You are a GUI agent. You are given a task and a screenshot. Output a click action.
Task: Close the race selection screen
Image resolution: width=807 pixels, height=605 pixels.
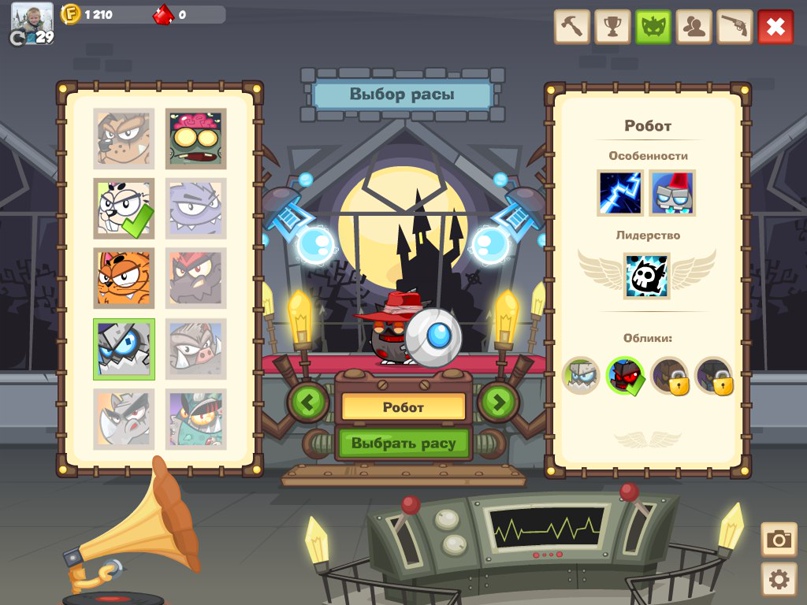point(775,27)
